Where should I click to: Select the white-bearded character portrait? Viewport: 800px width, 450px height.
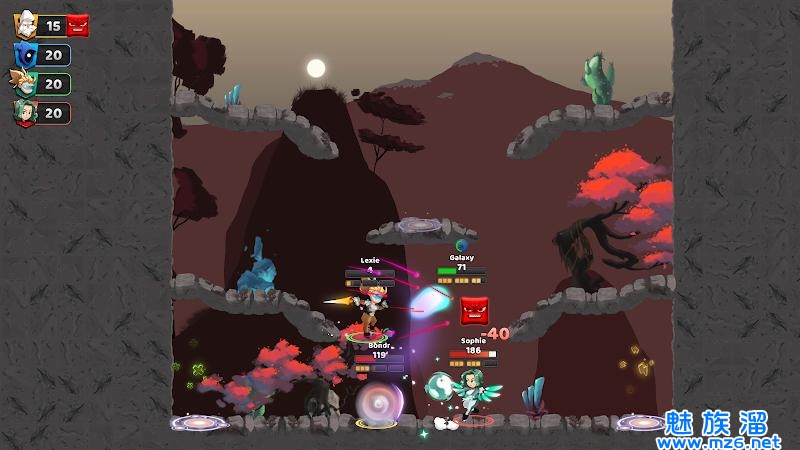point(25,27)
